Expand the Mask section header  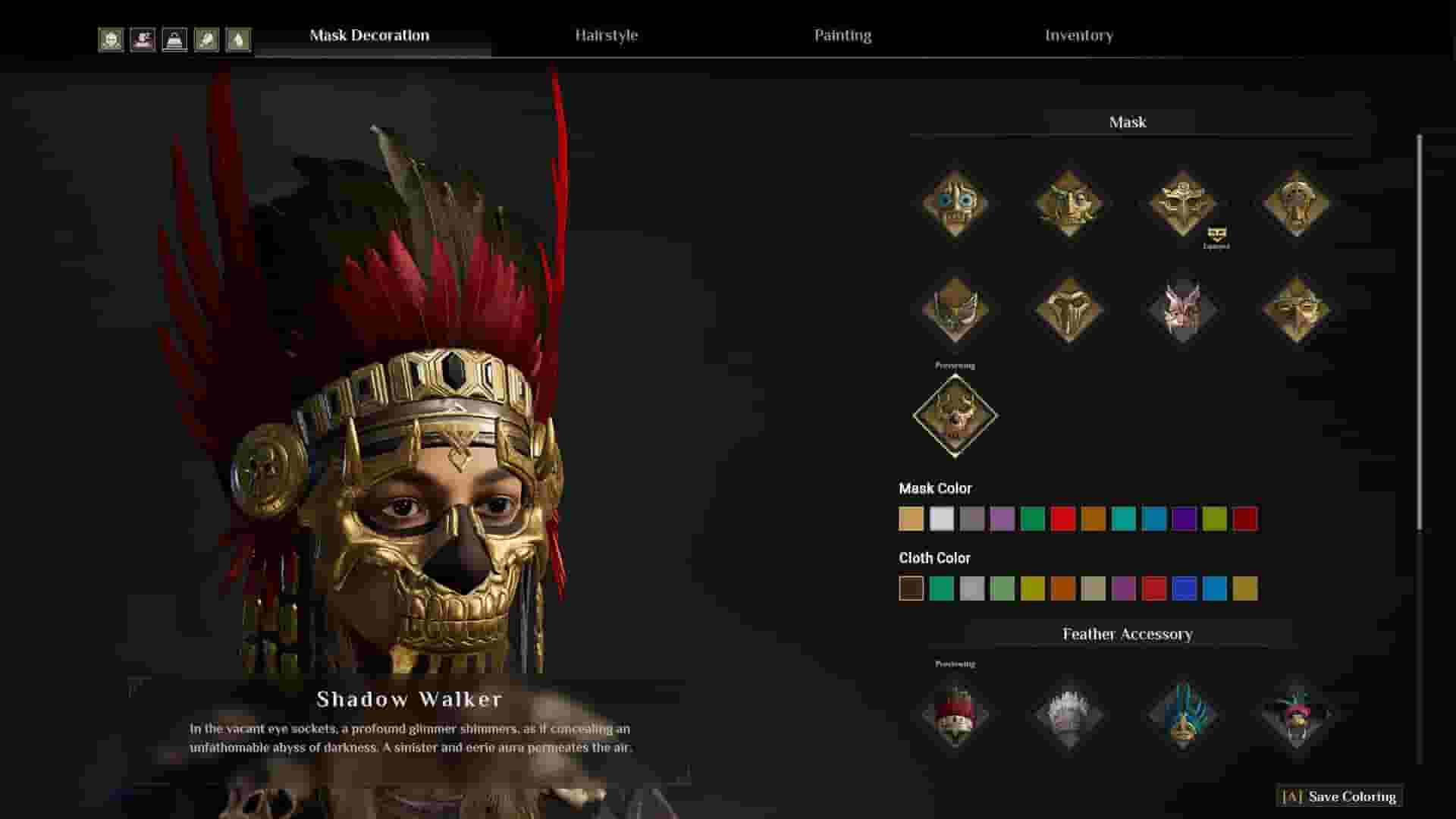pyautogui.click(x=1128, y=121)
